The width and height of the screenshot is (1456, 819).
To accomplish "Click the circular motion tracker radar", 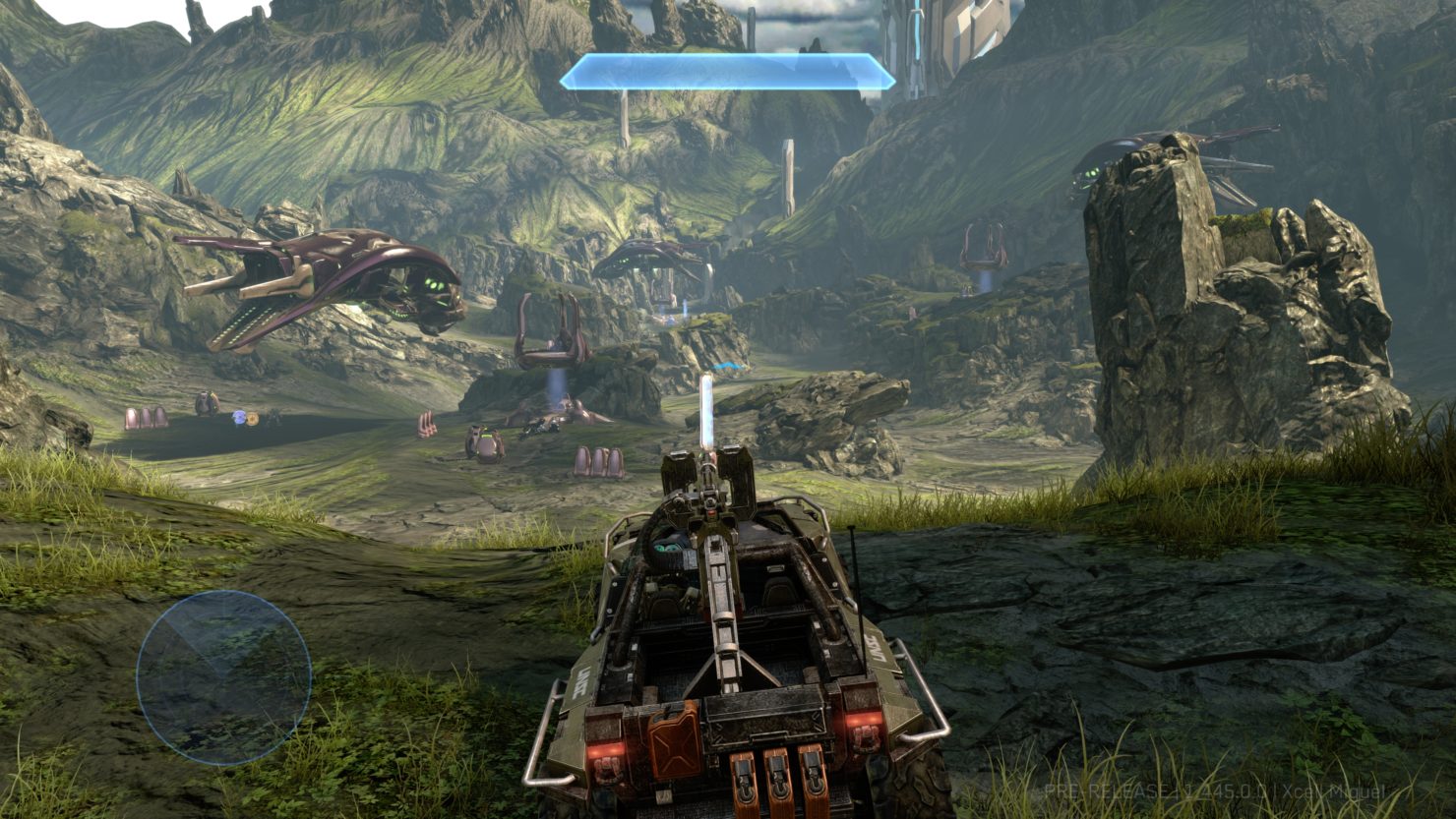I will 223,677.
